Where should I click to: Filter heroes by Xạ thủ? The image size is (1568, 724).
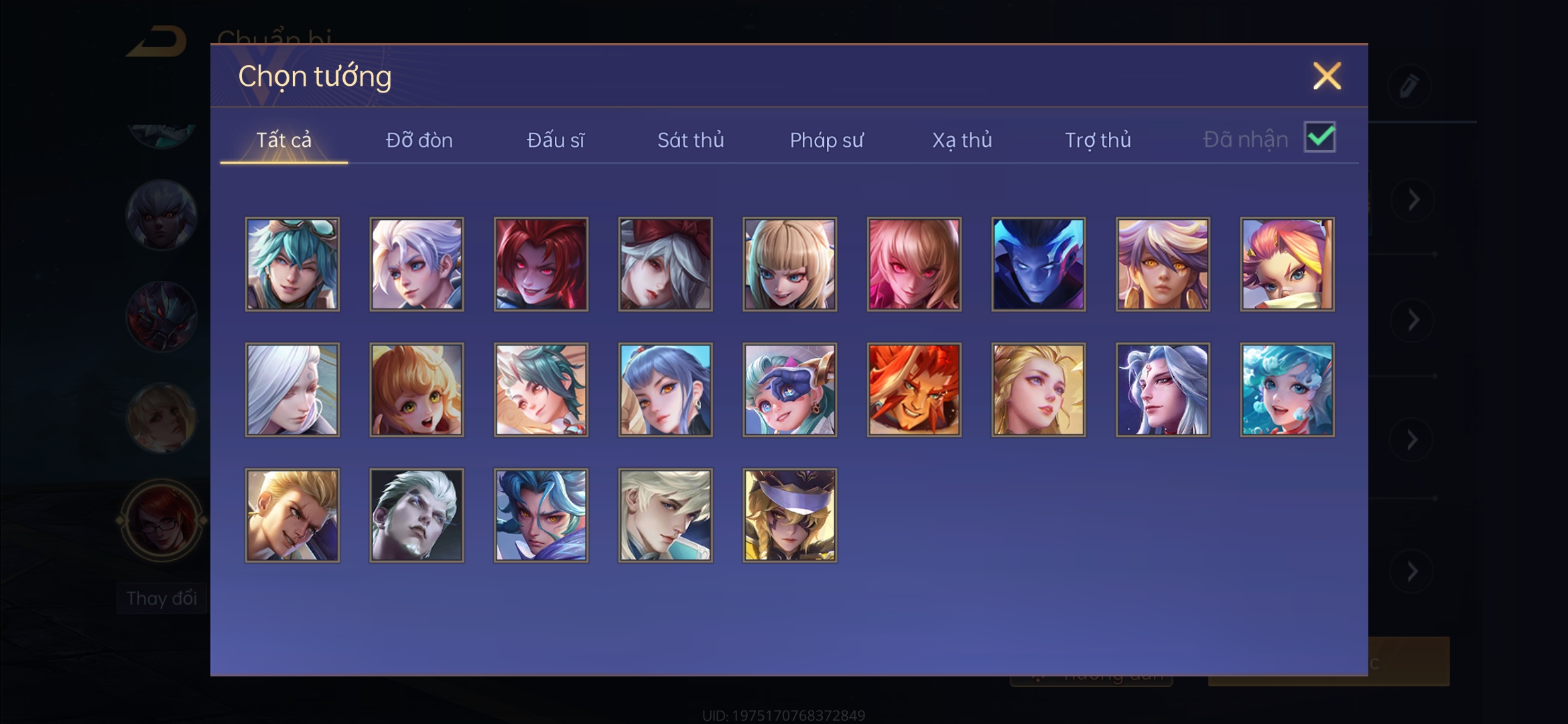tap(962, 140)
